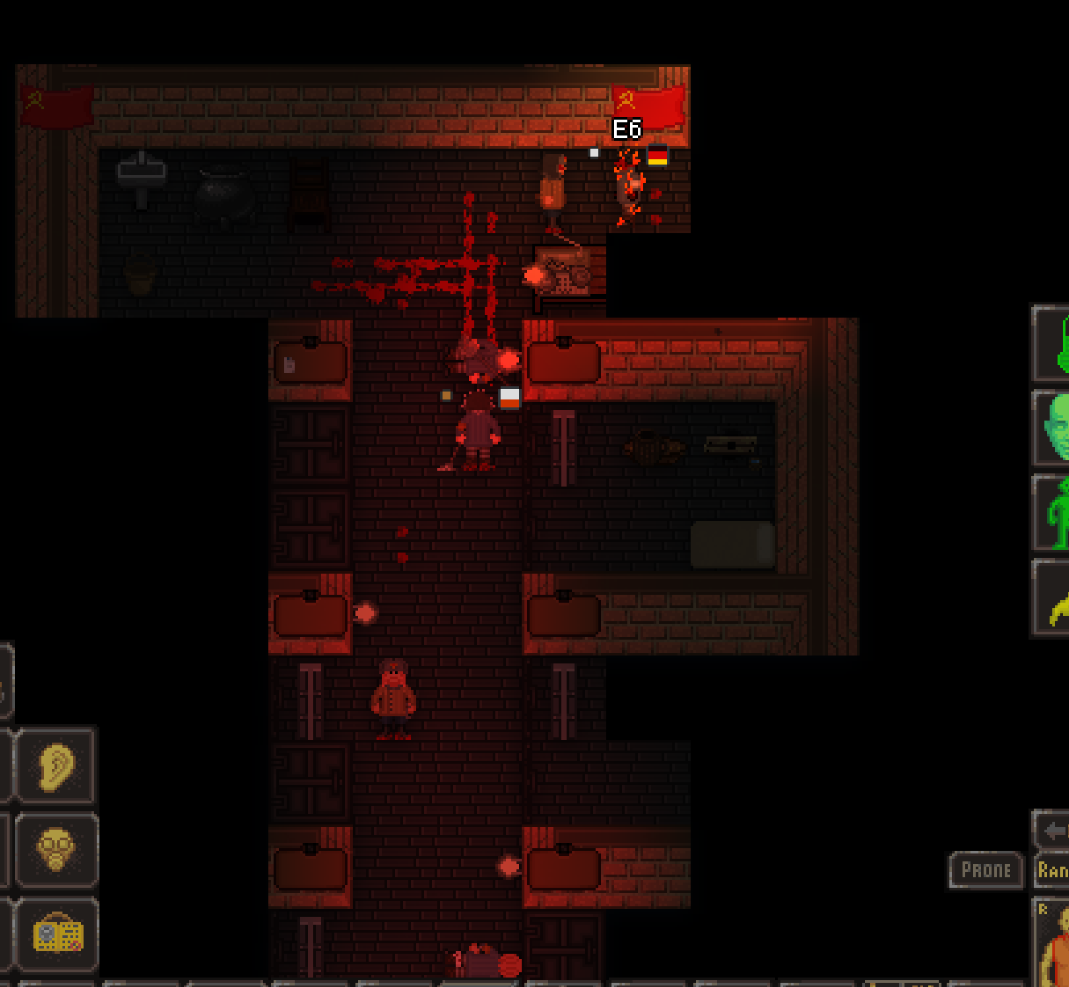The height and width of the screenshot is (987, 1069).
Task: Select the gas mask icon
Action: (x=57, y=850)
